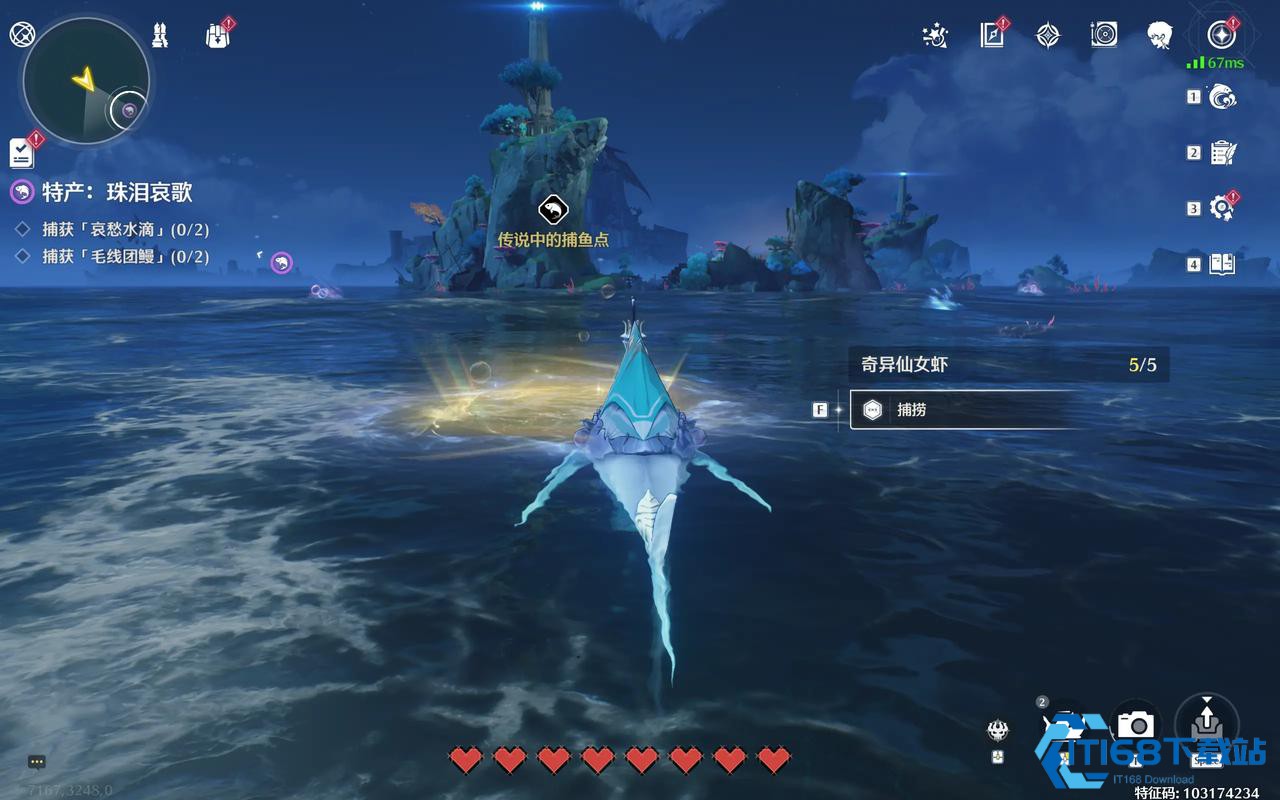
Task: Open the star orb main menu icon
Action: (1221, 35)
